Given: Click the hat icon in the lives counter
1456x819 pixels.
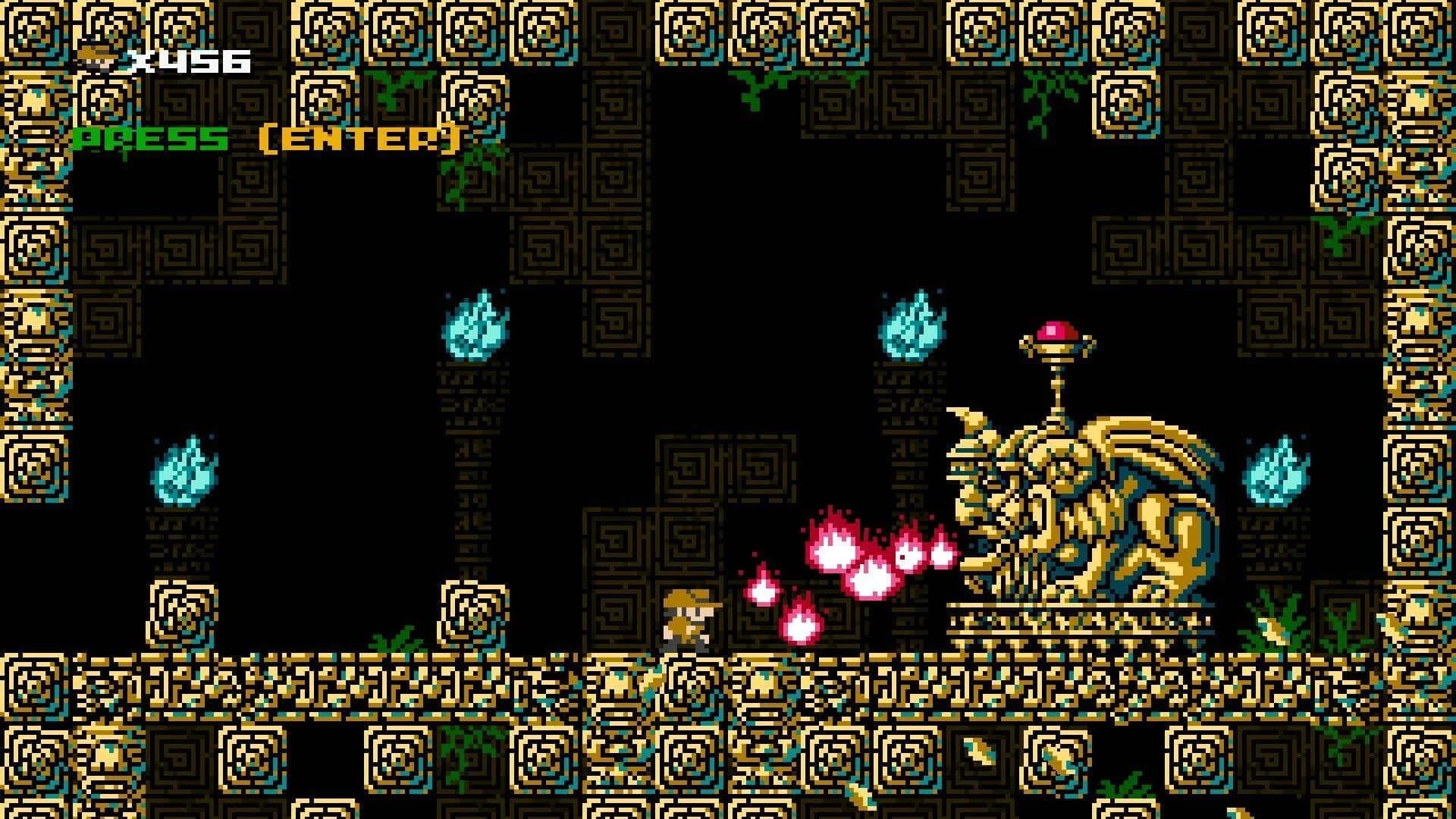Looking at the screenshot, I should point(96,57).
